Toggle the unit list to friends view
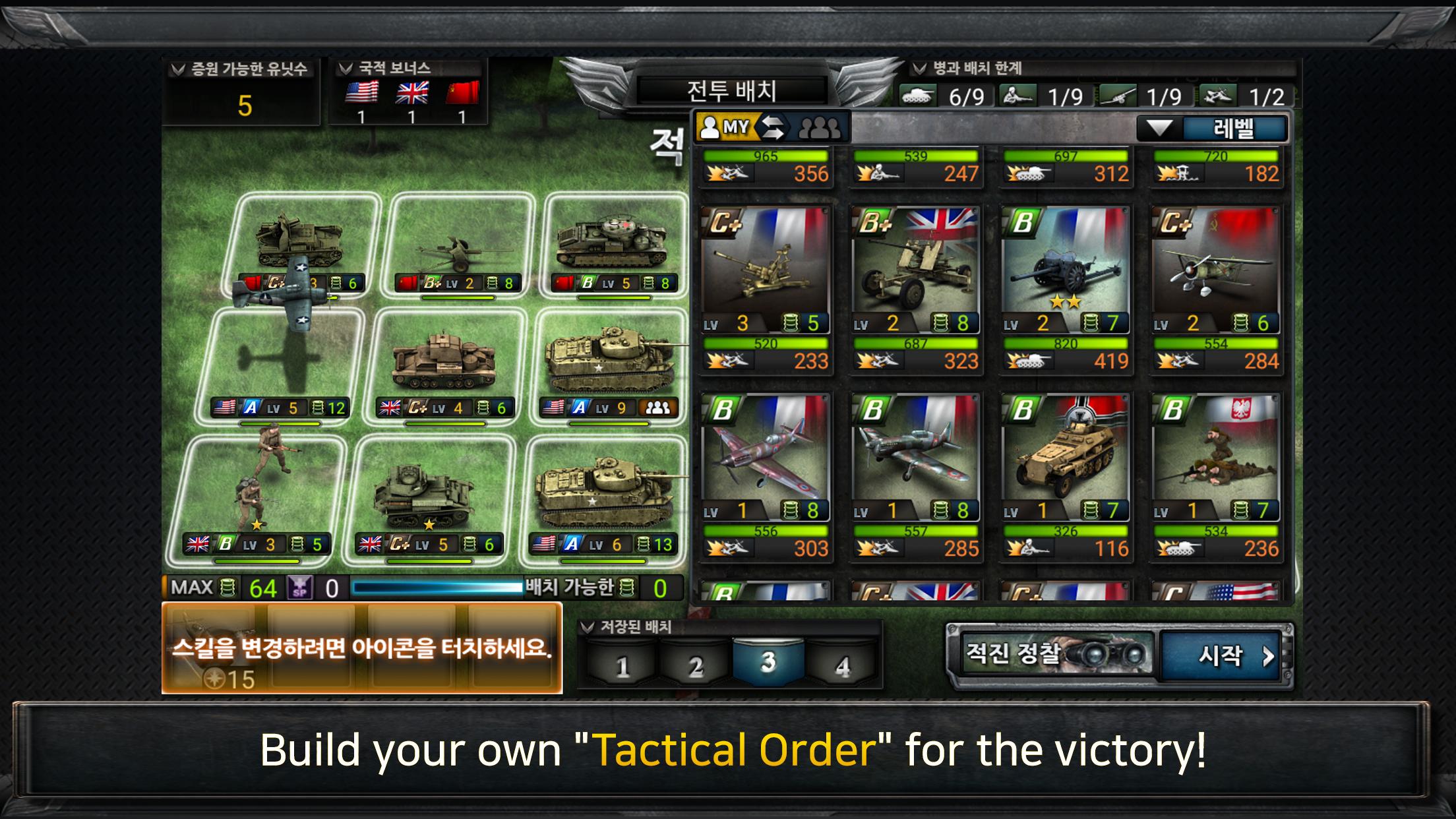Screen dimensions: 1456x819 [x=820, y=128]
